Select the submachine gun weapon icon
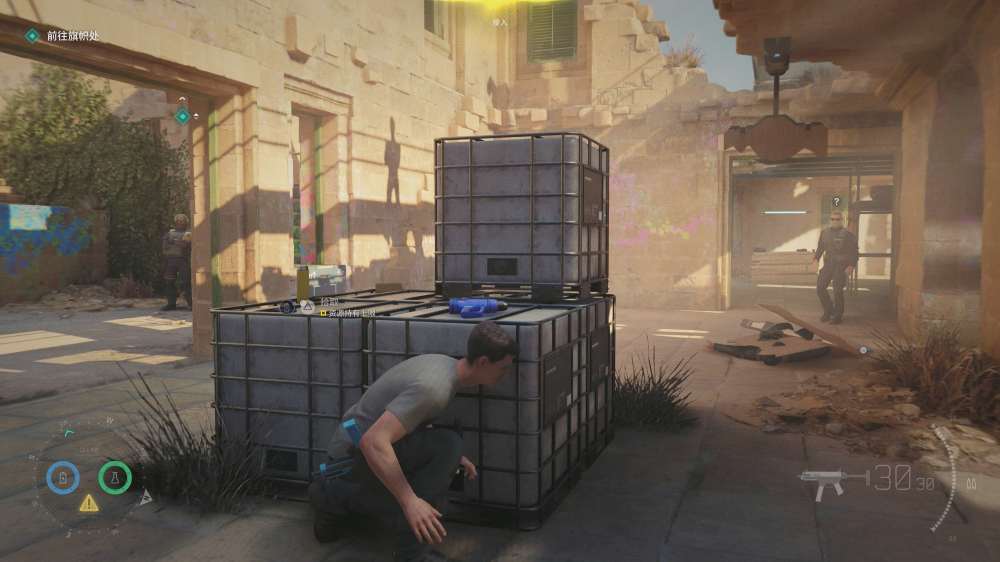1000x562 pixels. [832, 482]
